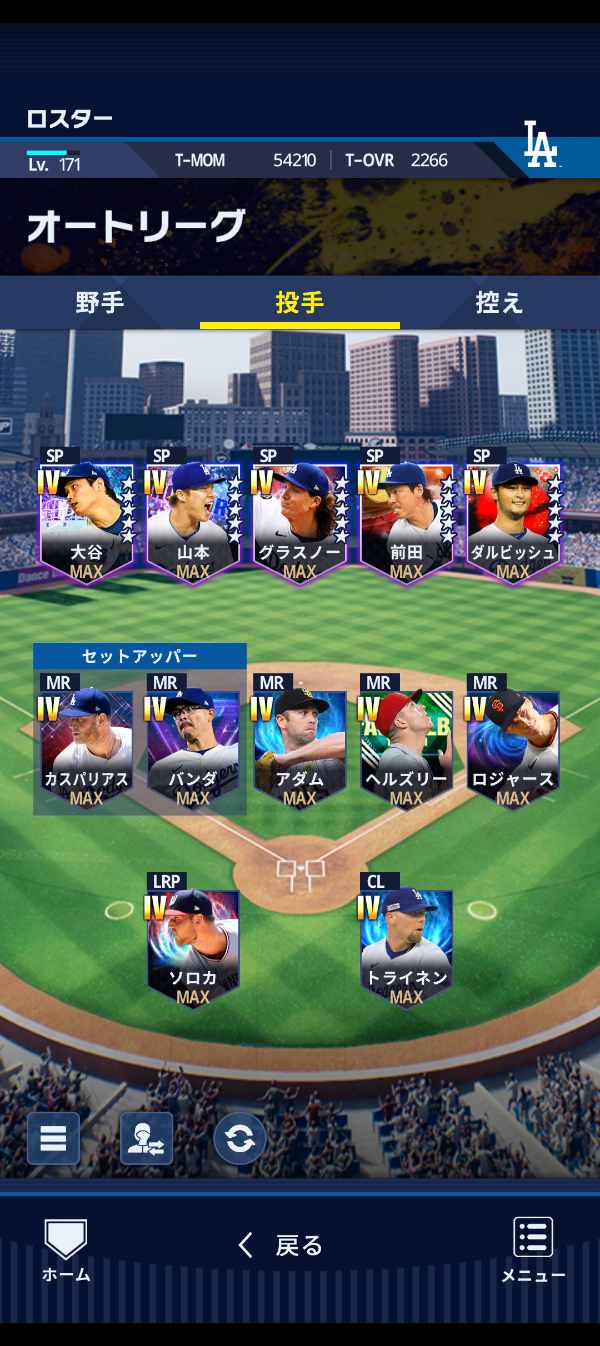Image resolution: width=600 pixels, height=1346 pixels.
Task: Switch to the 野手 tab
Action: click(100, 303)
